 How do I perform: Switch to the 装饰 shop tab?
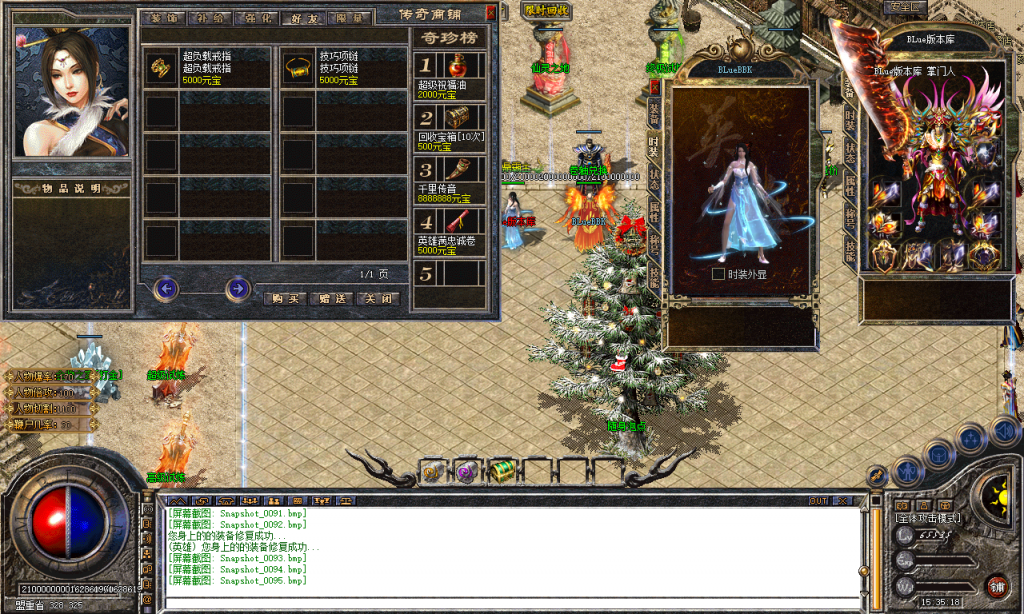[x=164, y=18]
